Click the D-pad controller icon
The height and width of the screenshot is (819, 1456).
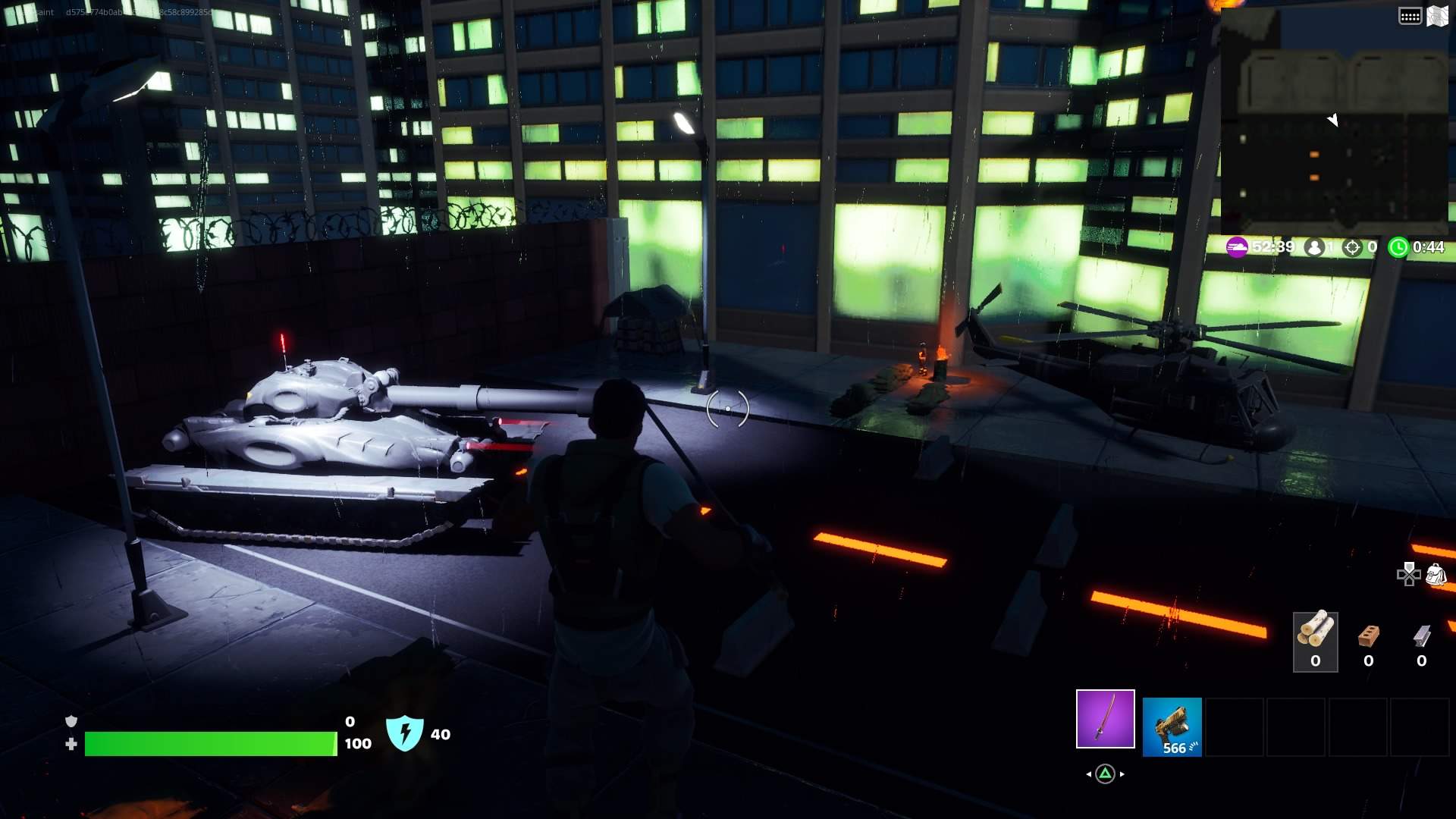point(1409,575)
